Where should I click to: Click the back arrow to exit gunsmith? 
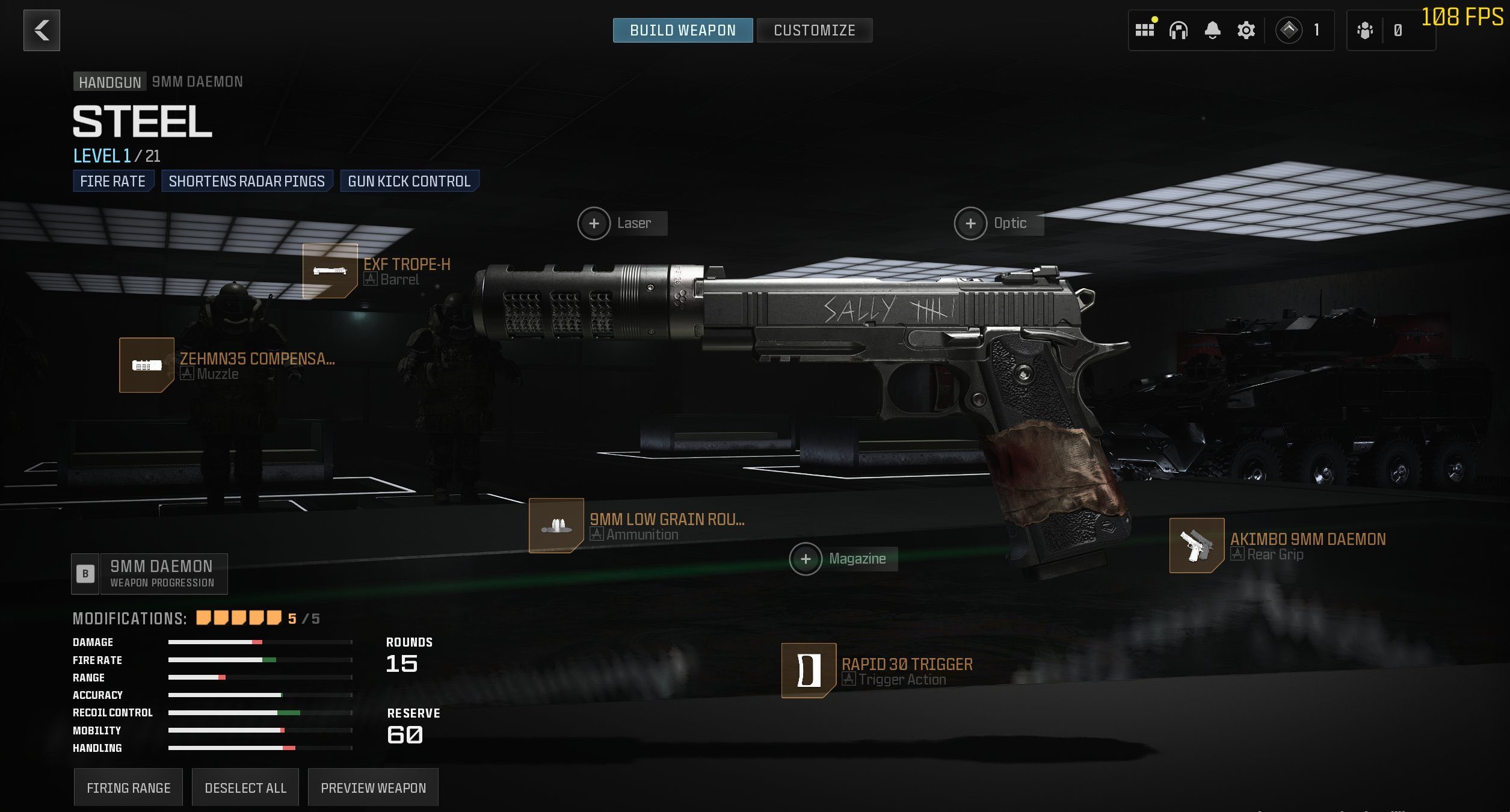tap(41, 30)
